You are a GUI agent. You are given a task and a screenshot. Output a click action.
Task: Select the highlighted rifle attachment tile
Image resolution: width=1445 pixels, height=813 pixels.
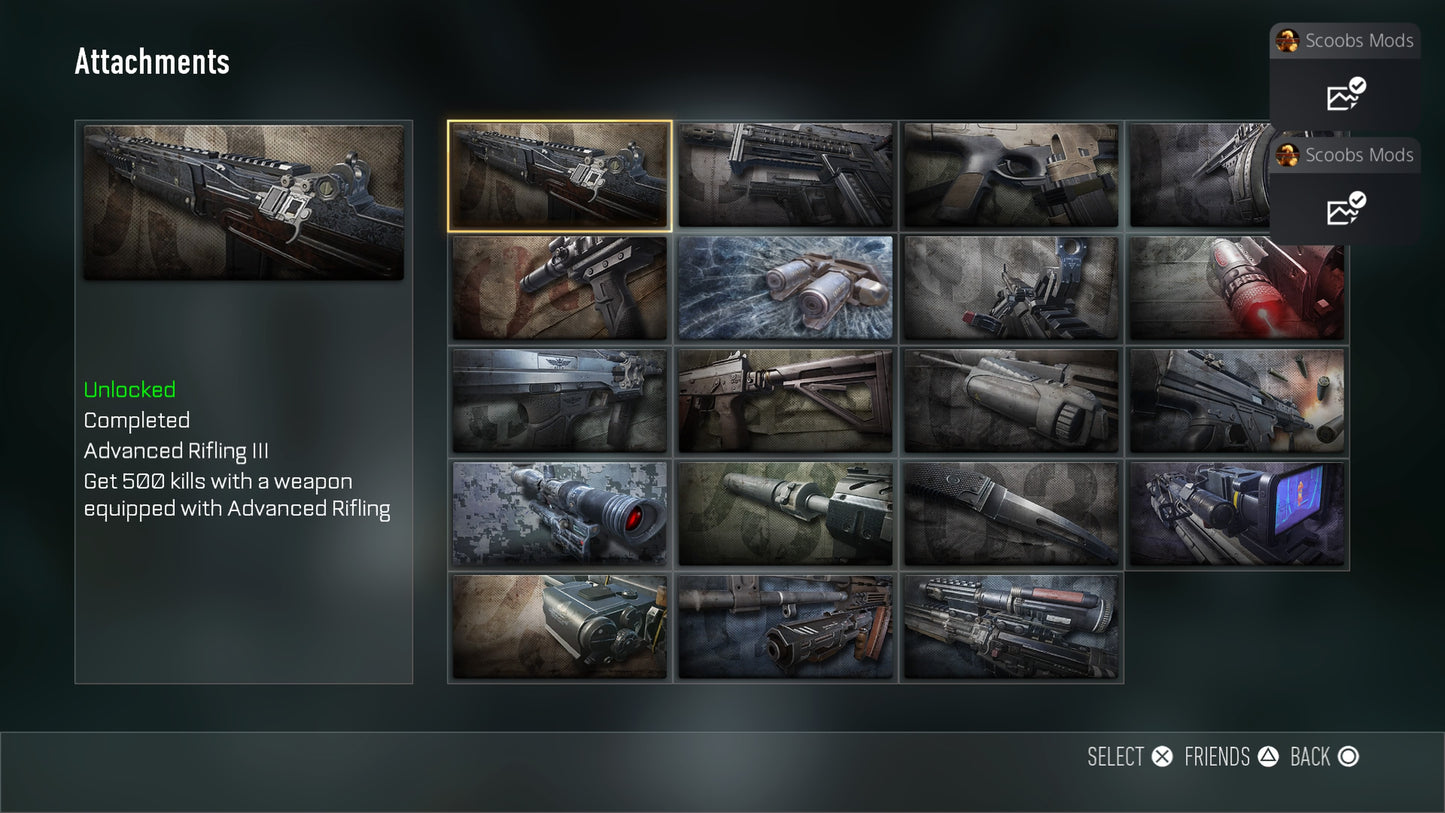point(560,175)
